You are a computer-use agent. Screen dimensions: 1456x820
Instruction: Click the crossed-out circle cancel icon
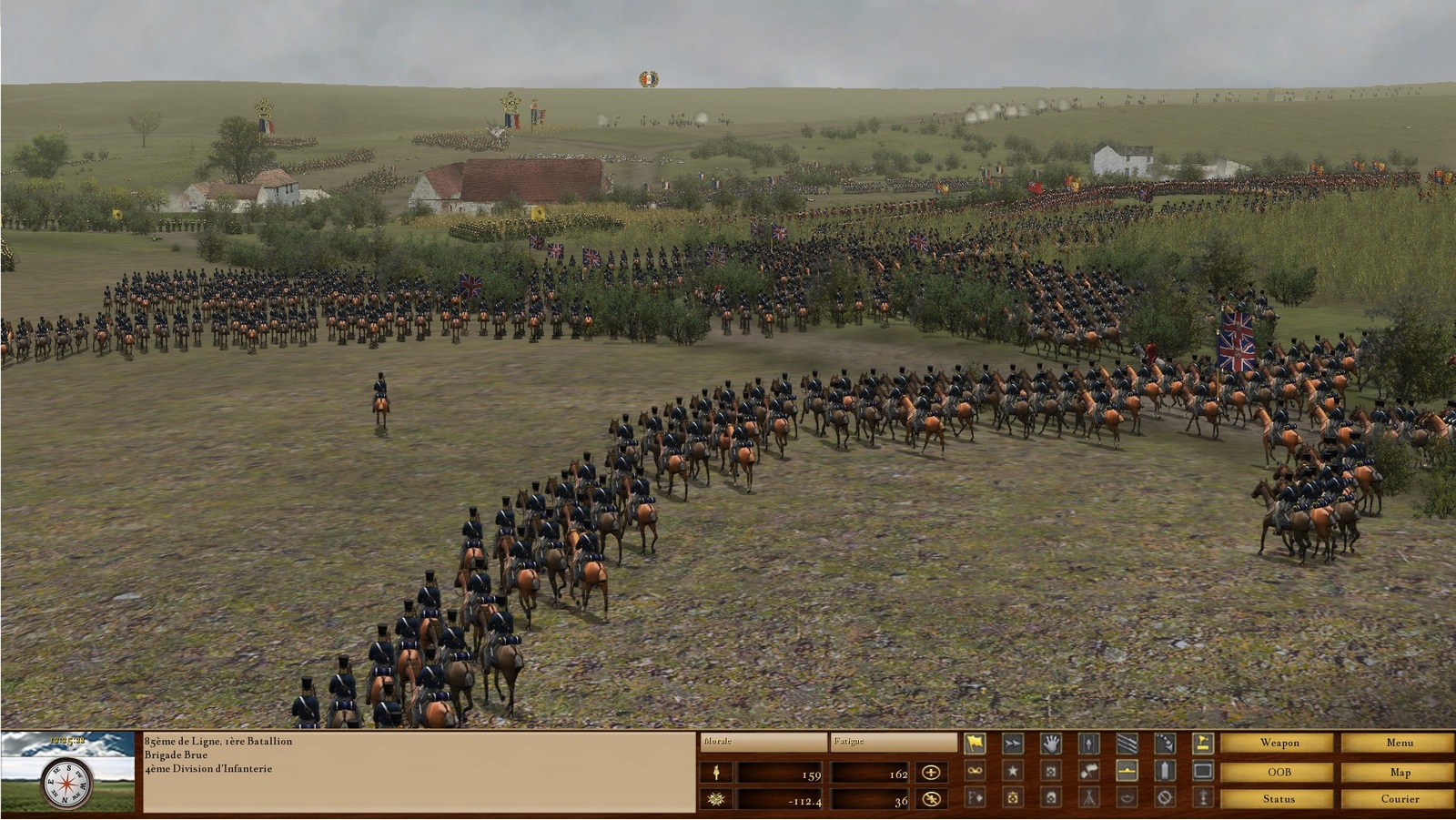(x=1165, y=798)
